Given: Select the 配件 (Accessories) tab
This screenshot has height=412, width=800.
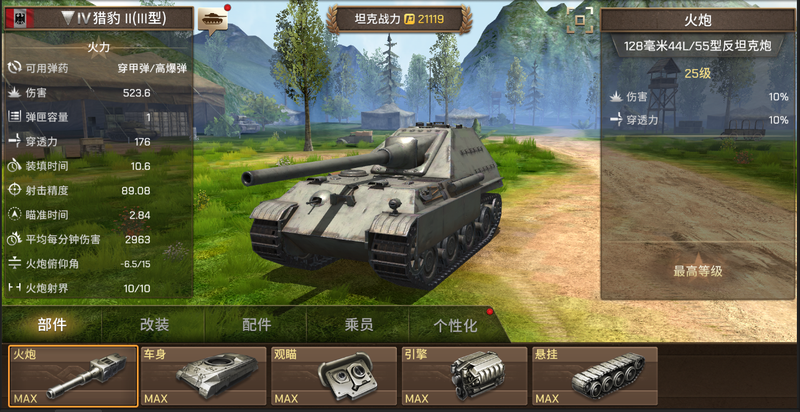Looking at the screenshot, I should point(256,325).
